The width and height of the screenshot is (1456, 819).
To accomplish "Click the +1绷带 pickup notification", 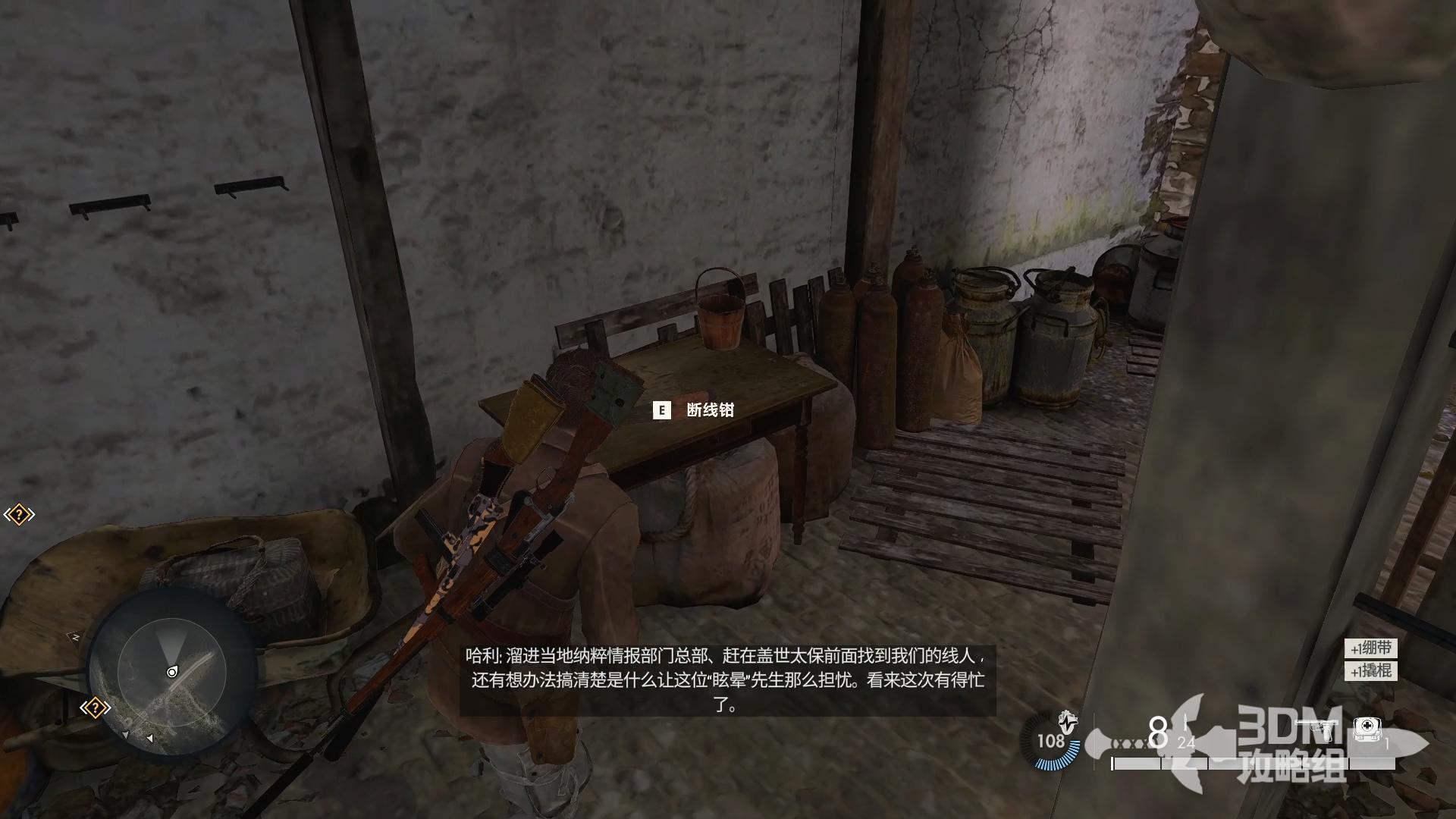I will coord(1371,648).
